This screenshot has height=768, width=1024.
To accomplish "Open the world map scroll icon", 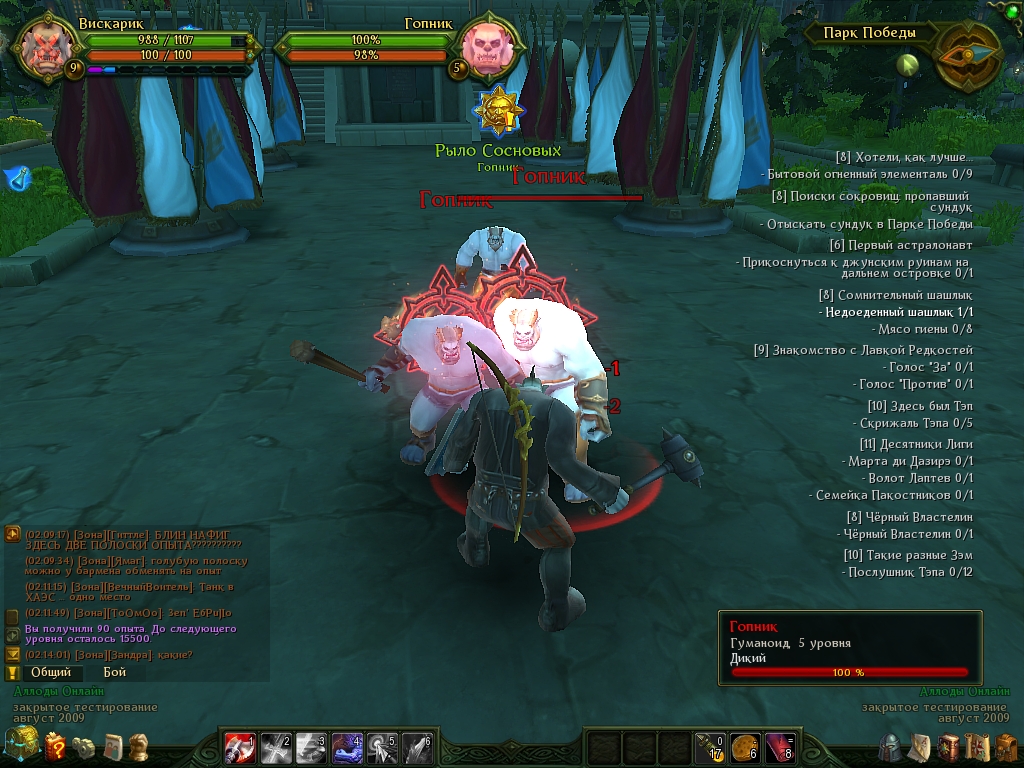I will [975, 747].
